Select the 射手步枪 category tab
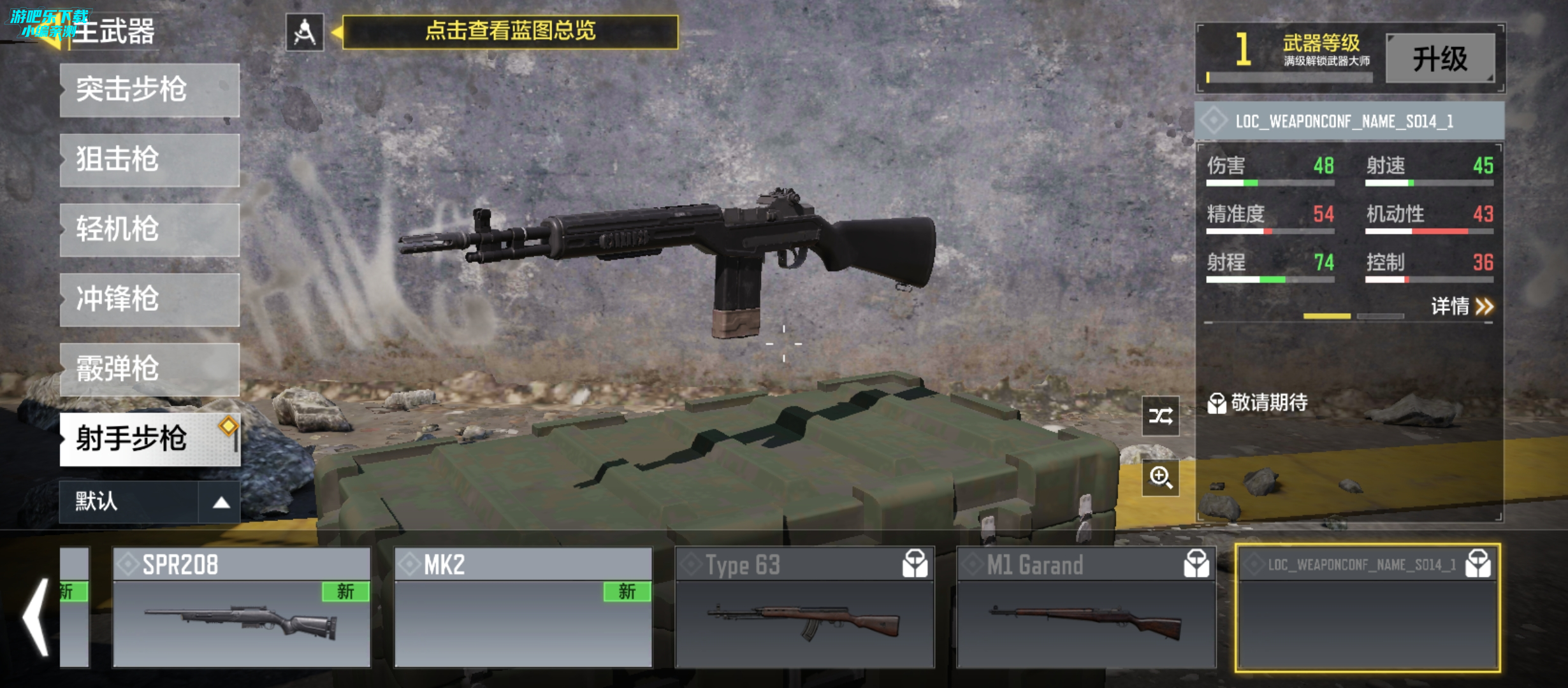This screenshot has width=1568, height=688. tap(150, 439)
